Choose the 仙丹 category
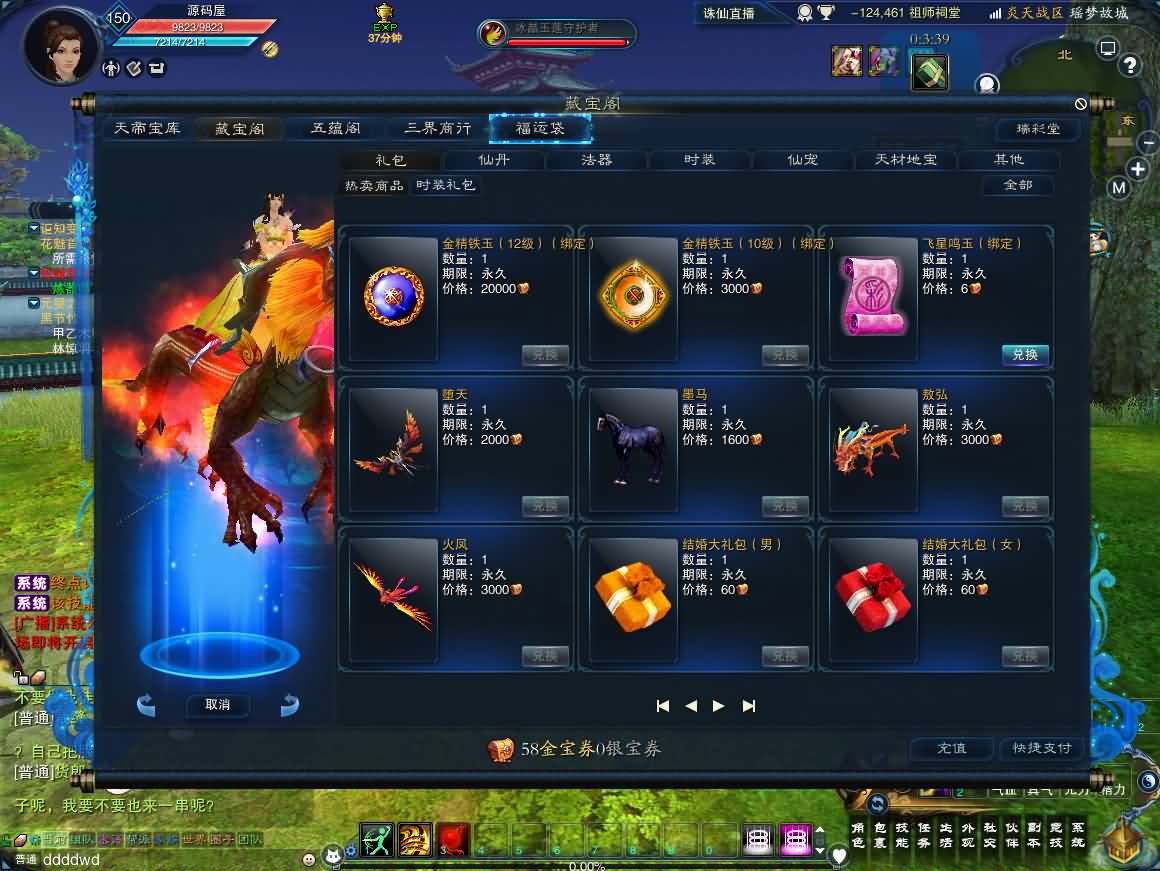The image size is (1160, 871). tap(494, 160)
